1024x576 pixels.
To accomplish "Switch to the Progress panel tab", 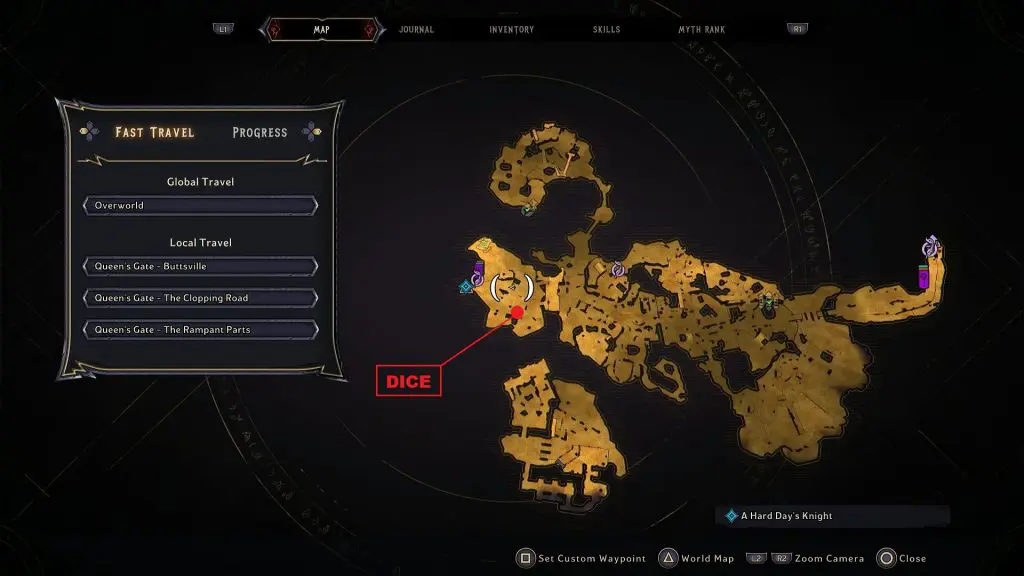I will coord(259,132).
